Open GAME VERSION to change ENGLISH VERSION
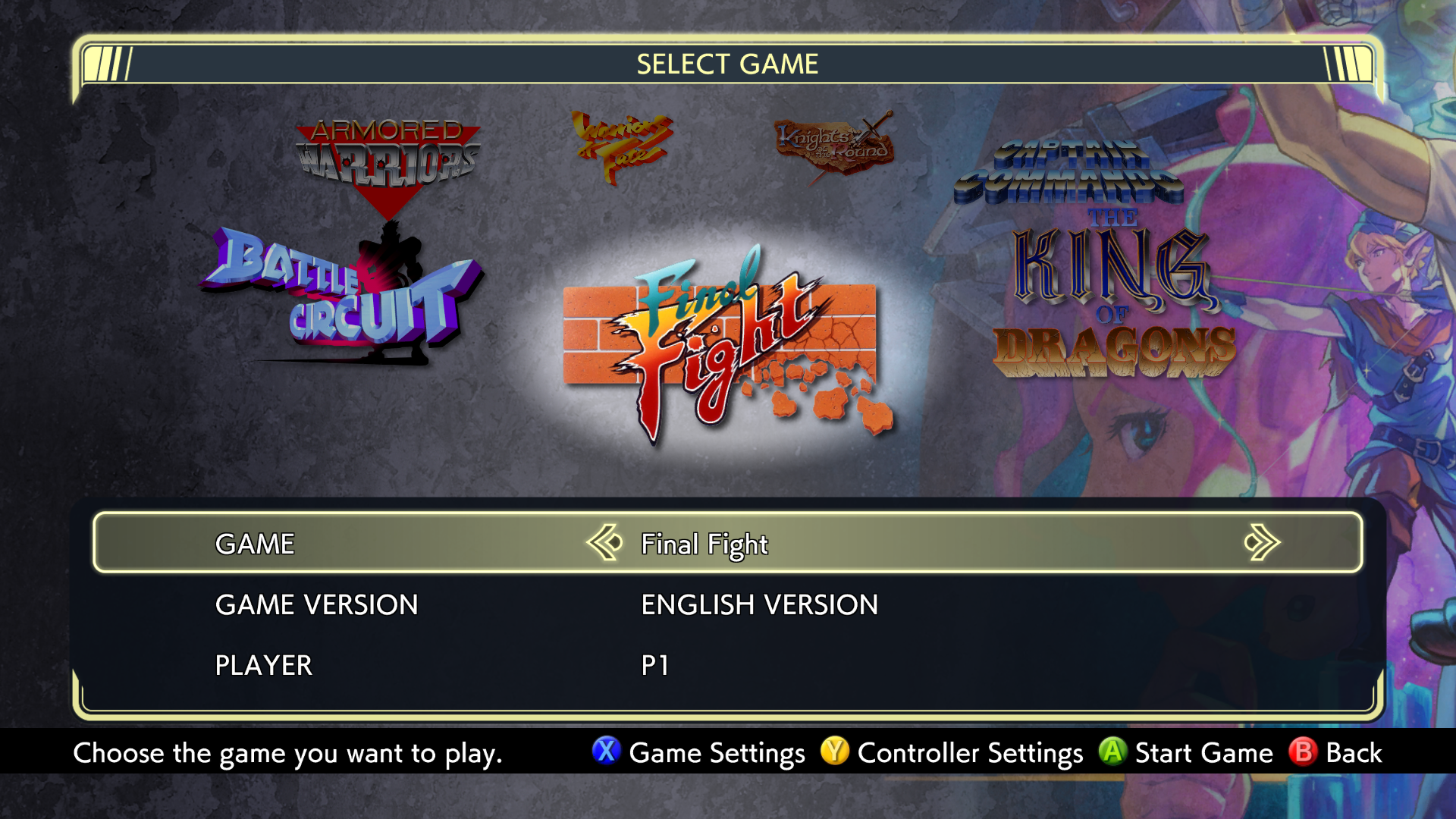The height and width of the screenshot is (819, 1456). coord(758,604)
